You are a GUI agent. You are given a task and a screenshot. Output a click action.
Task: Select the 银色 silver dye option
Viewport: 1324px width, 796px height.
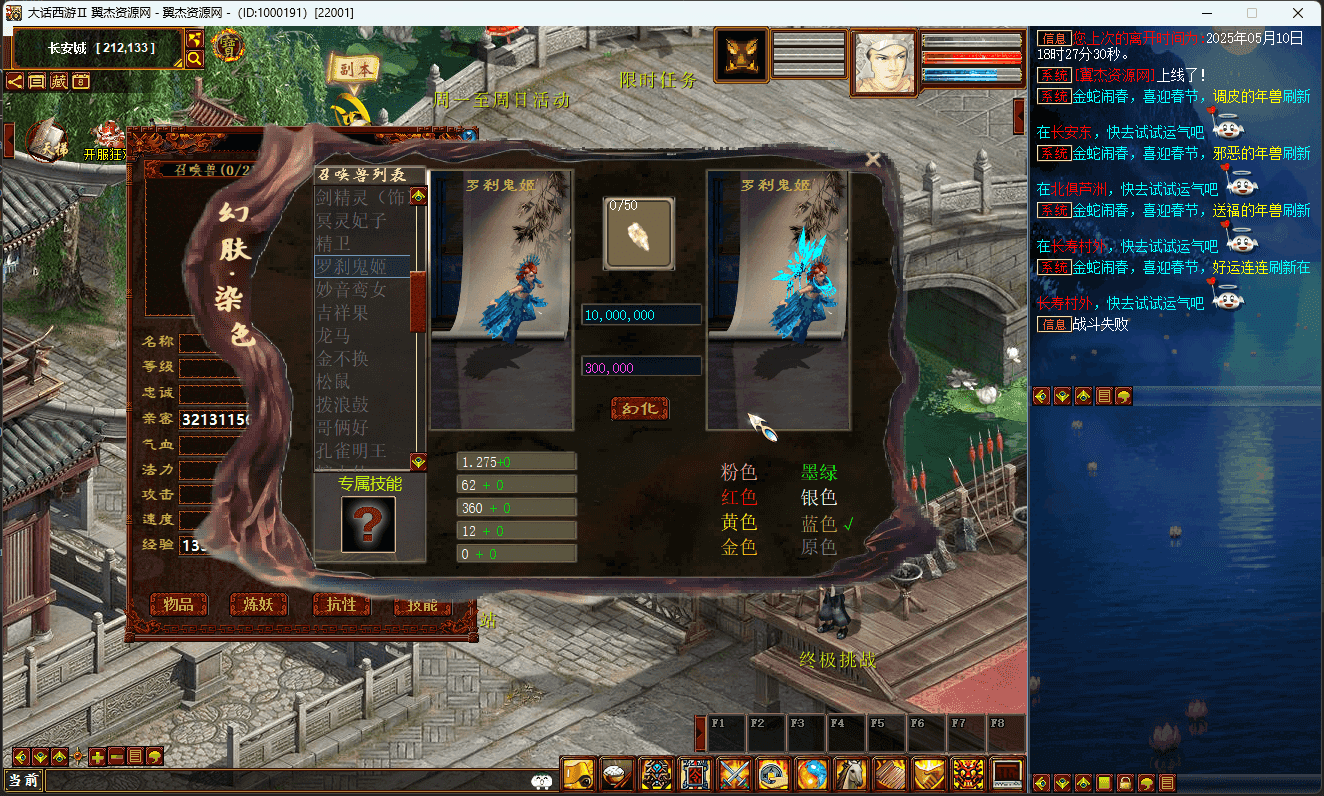click(x=819, y=497)
